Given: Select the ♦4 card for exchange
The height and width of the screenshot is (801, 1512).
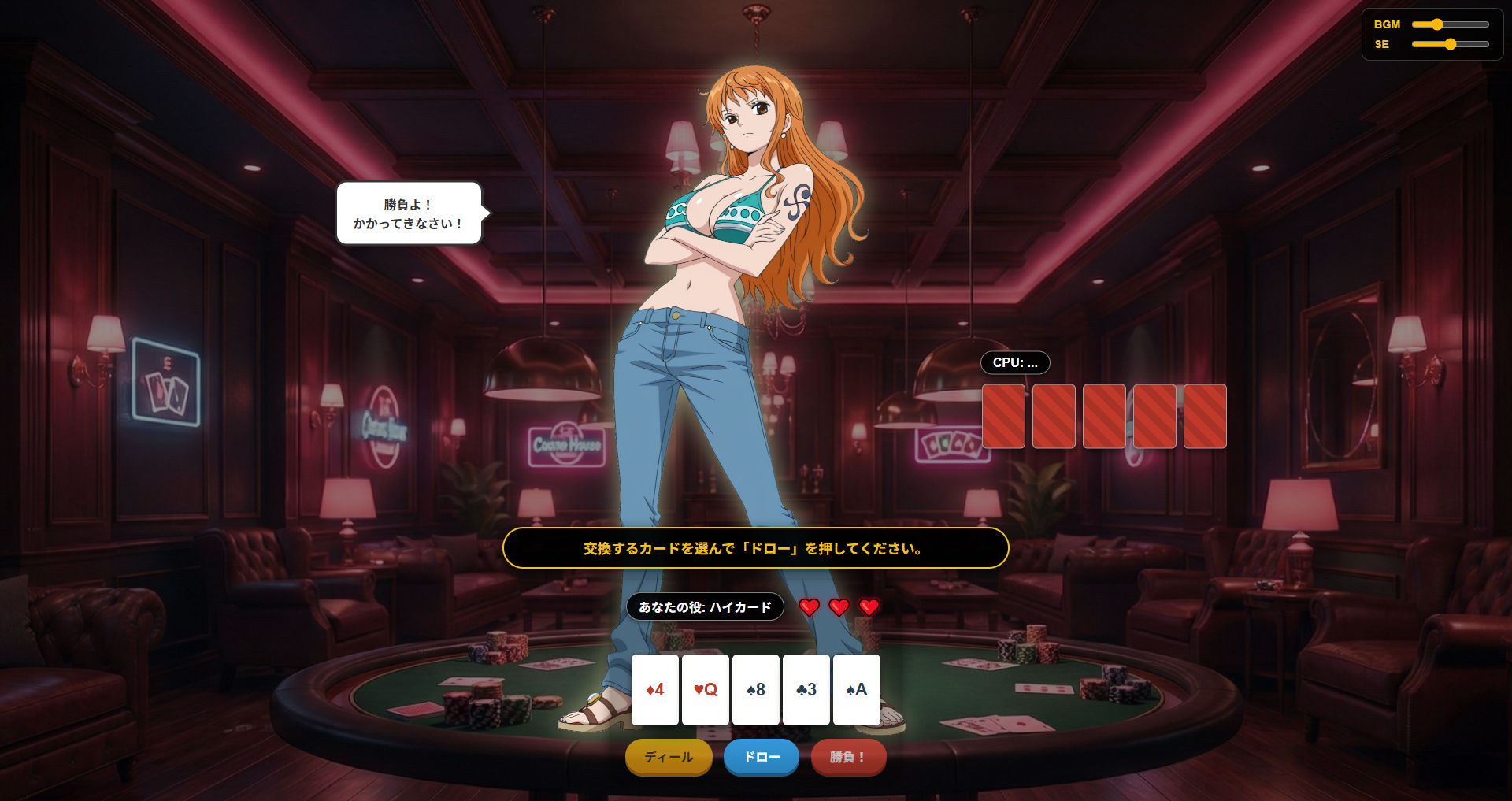Looking at the screenshot, I should click(653, 689).
